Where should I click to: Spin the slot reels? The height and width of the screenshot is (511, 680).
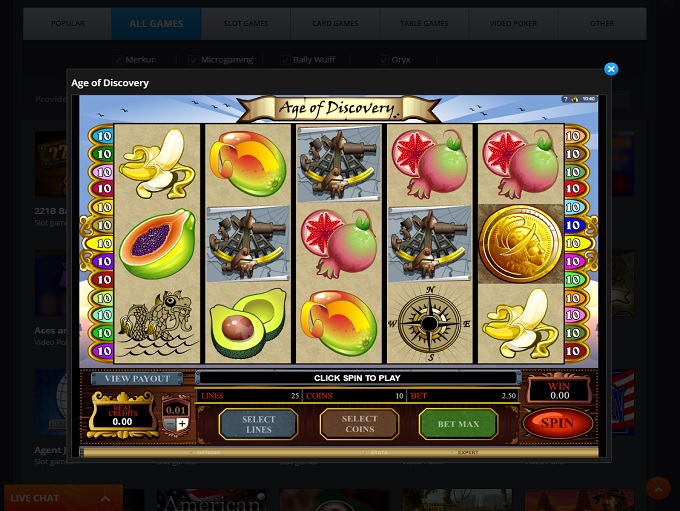557,423
